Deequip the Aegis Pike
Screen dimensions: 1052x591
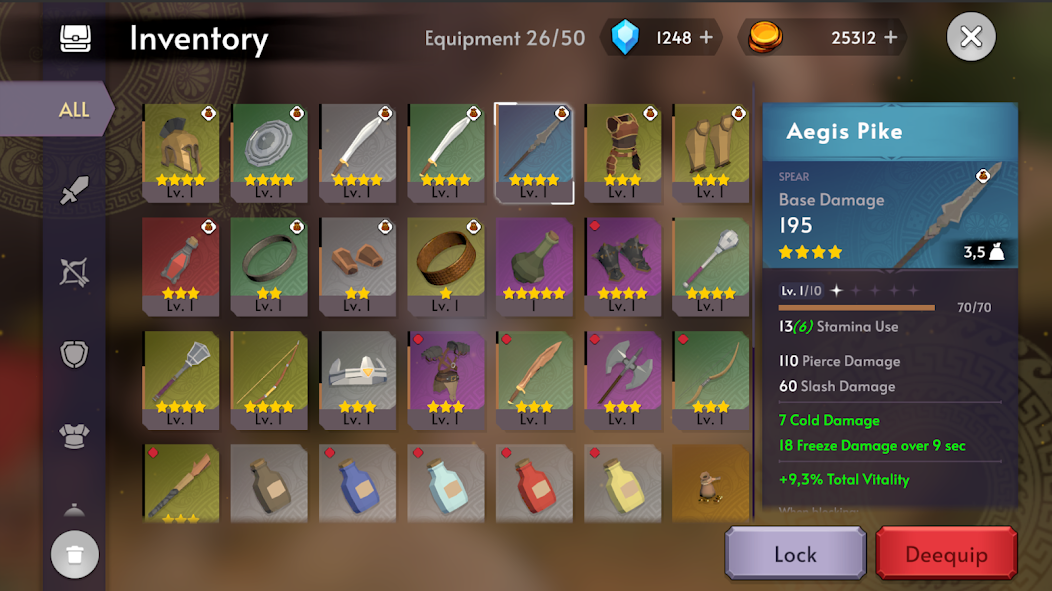pos(946,554)
